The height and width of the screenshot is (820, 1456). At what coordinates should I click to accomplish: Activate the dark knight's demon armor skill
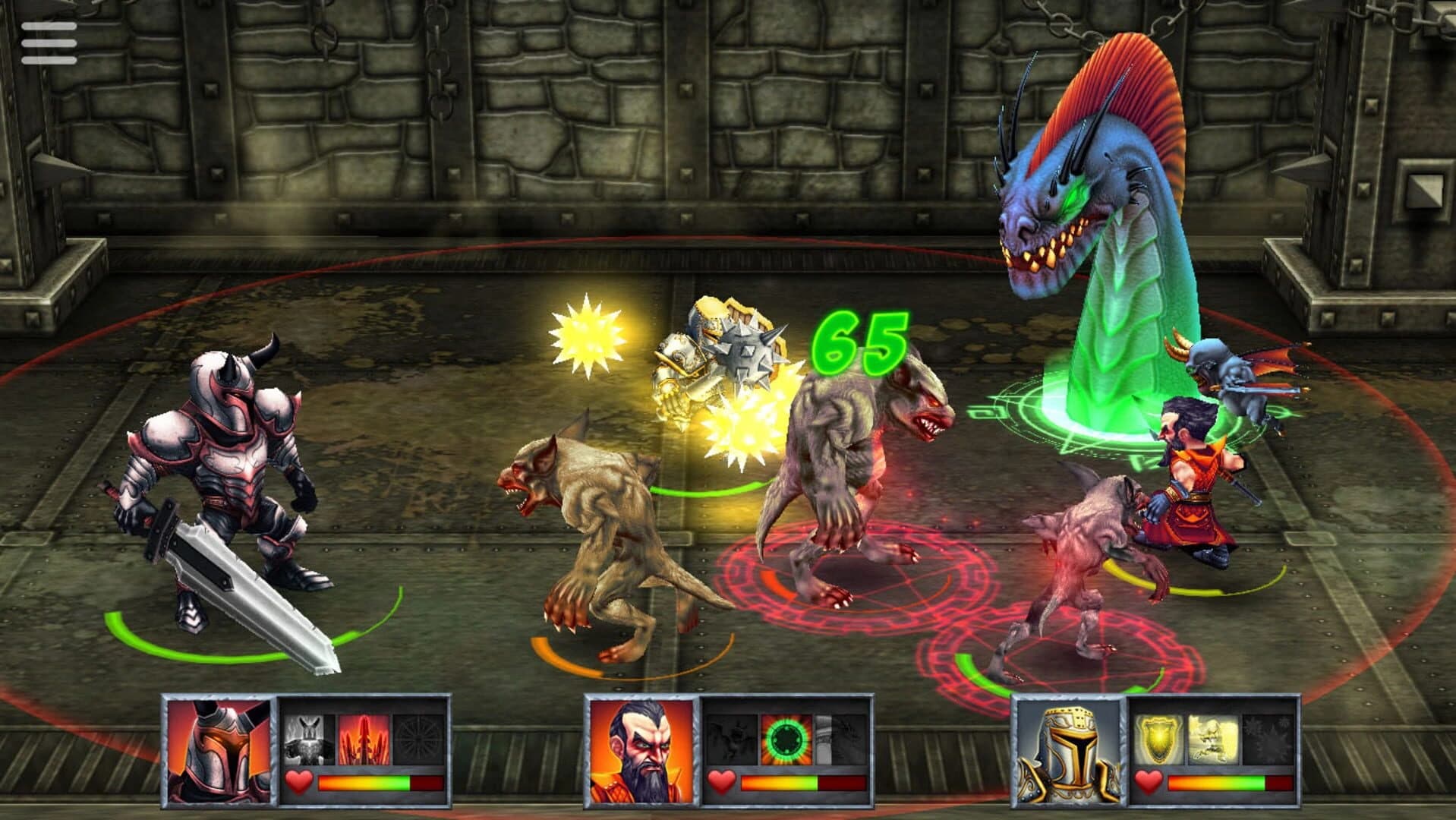pos(305,740)
